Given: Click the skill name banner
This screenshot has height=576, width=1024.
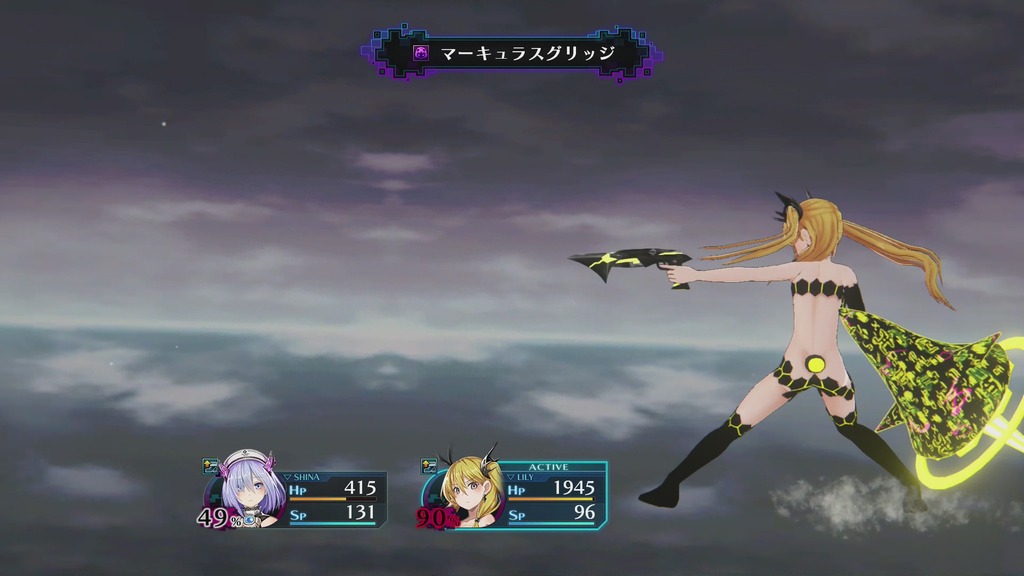Looking at the screenshot, I should (514, 53).
